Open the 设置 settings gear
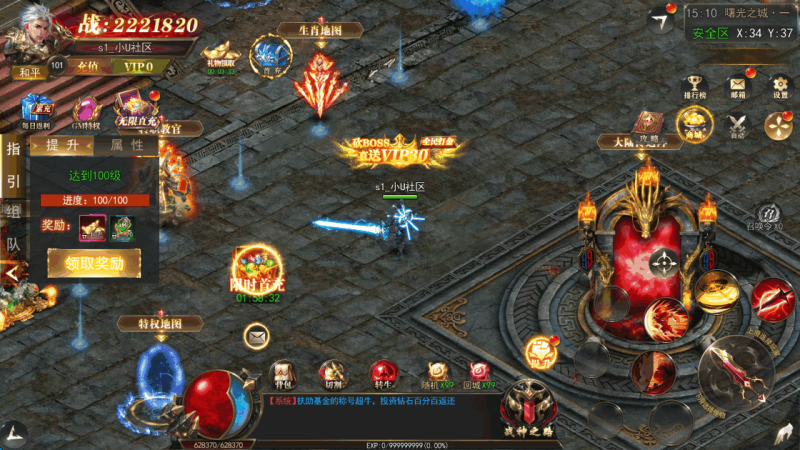The height and width of the screenshot is (450, 800). pos(779,87)
